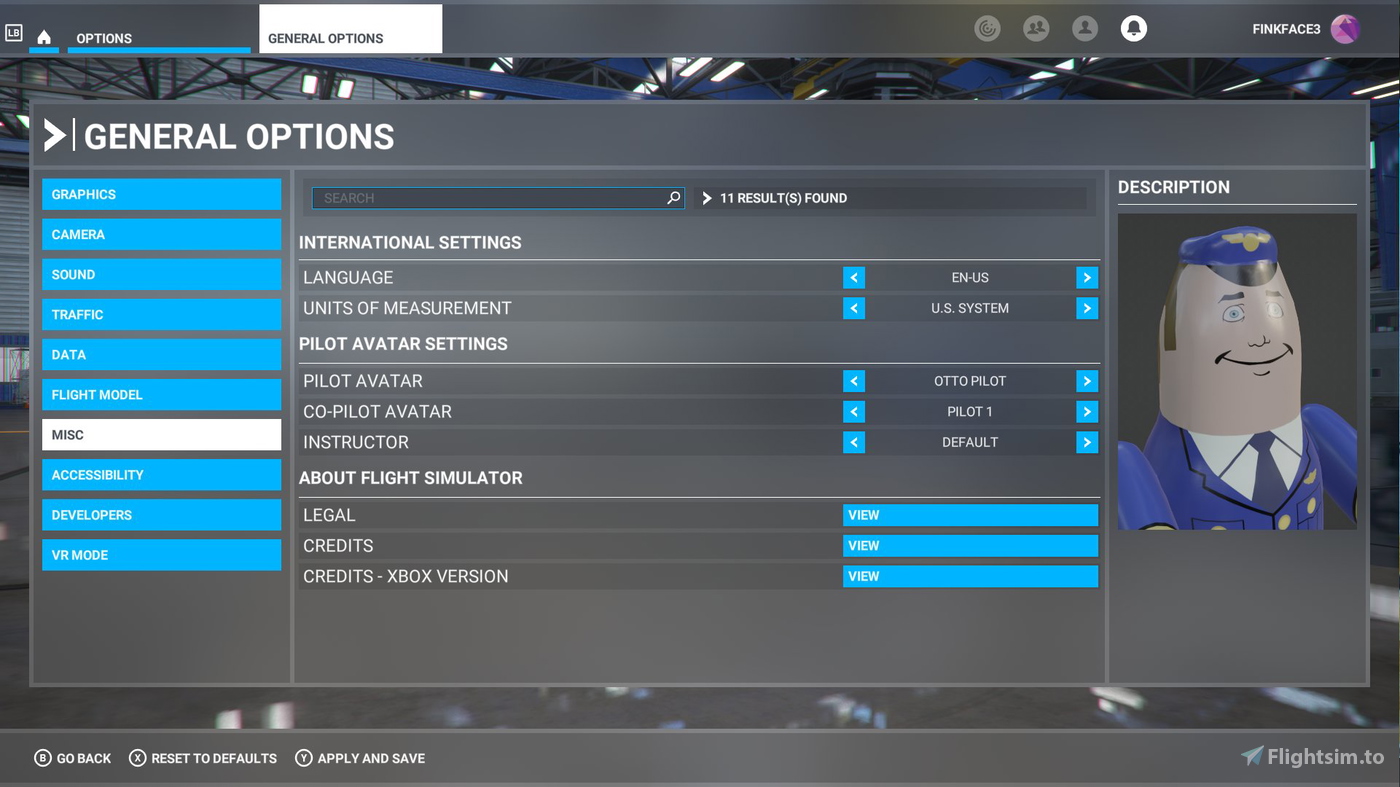The height and width of the screenshot is (787, 1400).
Task: Click the magnifier icon in the search bar
Action: (x=672, y=198)
